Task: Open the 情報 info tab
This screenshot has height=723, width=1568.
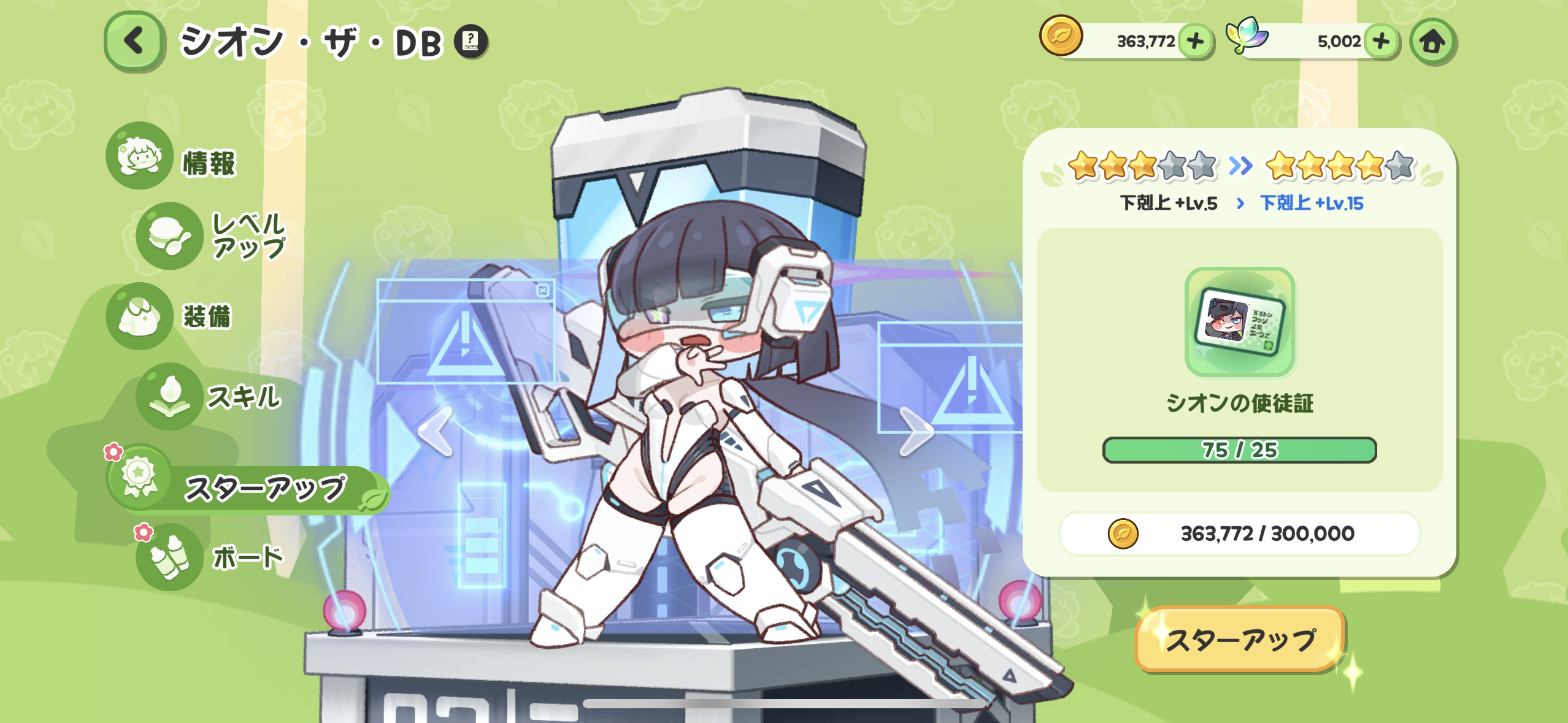Action: tap(173, 157)
